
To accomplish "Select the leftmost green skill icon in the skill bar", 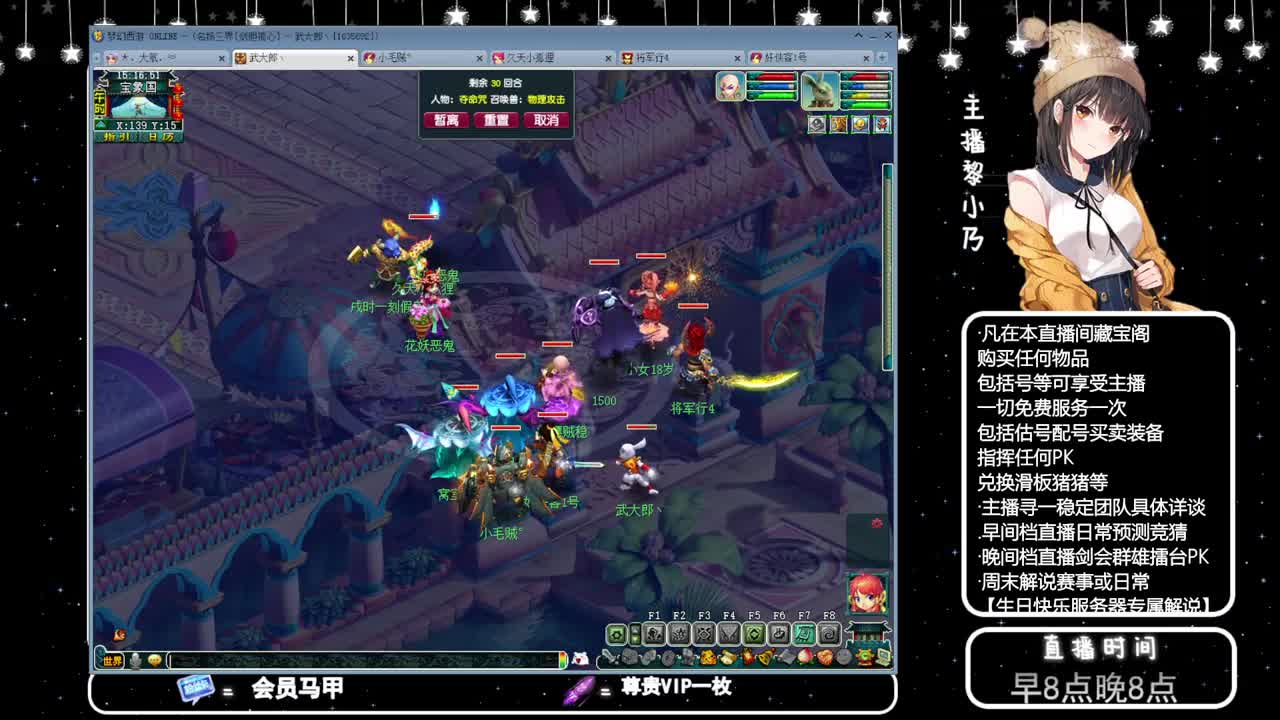I will click(615, 636).
